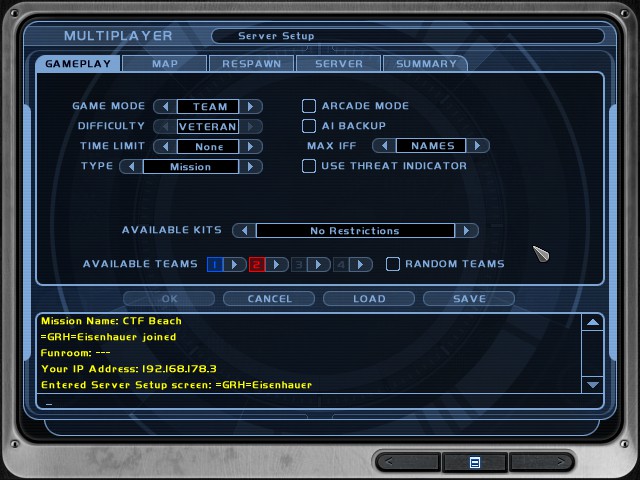Cycle Game Mode back with left arrow
Viewport: 640px width, 480px height.
[163, 106]
